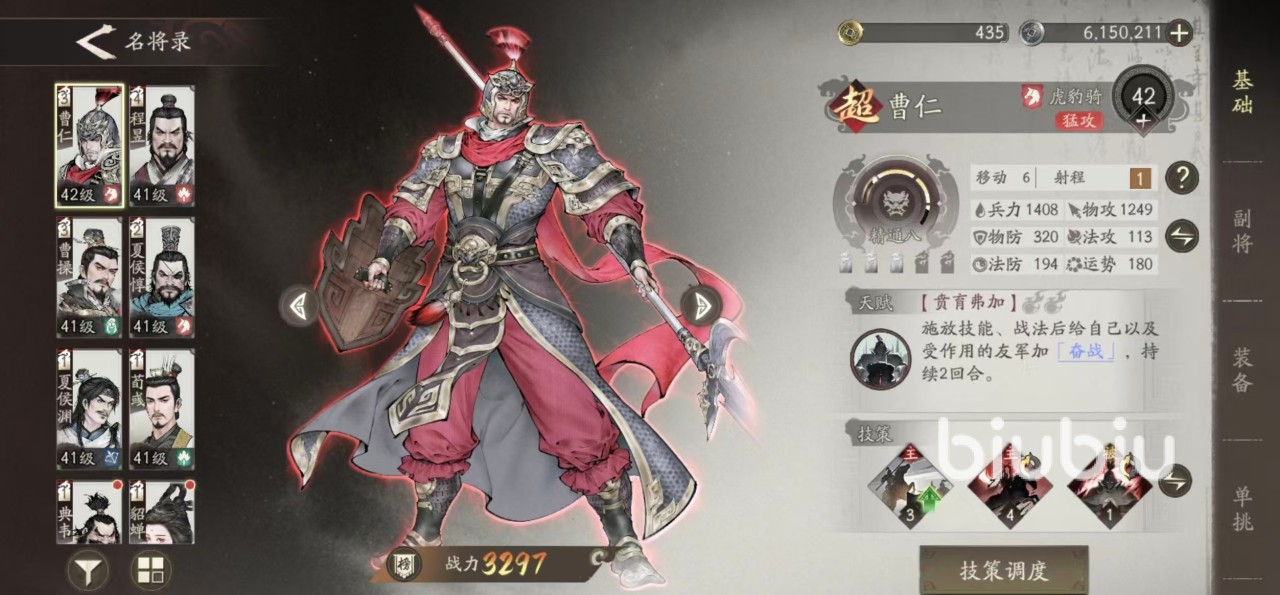Go back from 名将录 screen
This screenshot has height=595, width=1280.
pos(96,42)
